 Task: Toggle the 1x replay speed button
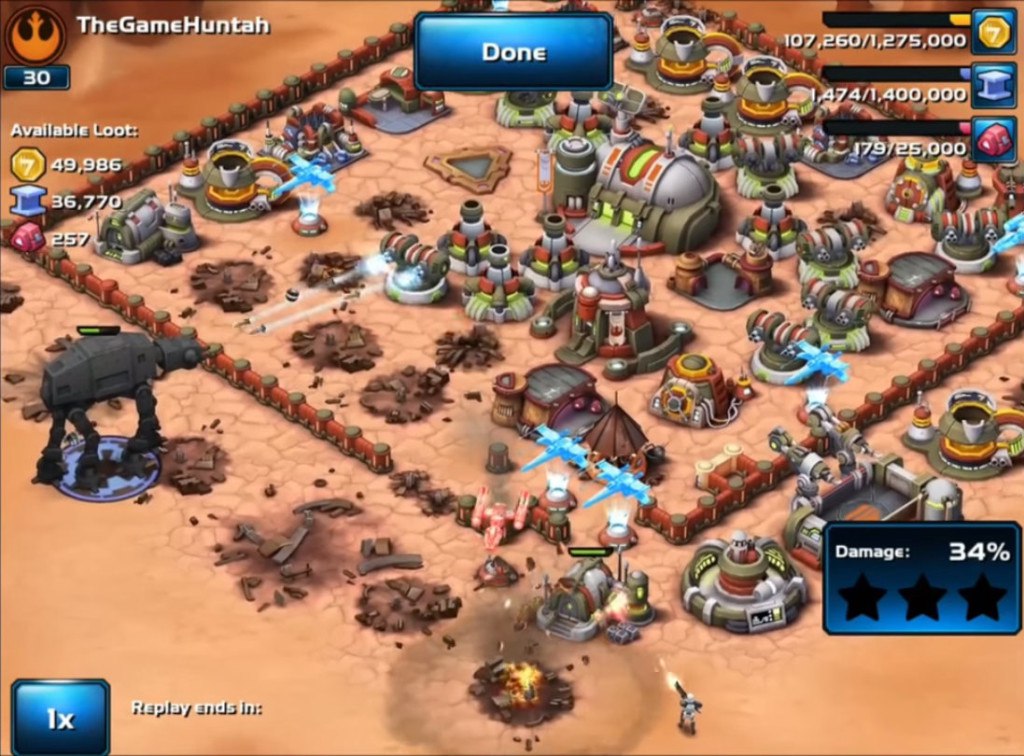(x=60, y=717)
